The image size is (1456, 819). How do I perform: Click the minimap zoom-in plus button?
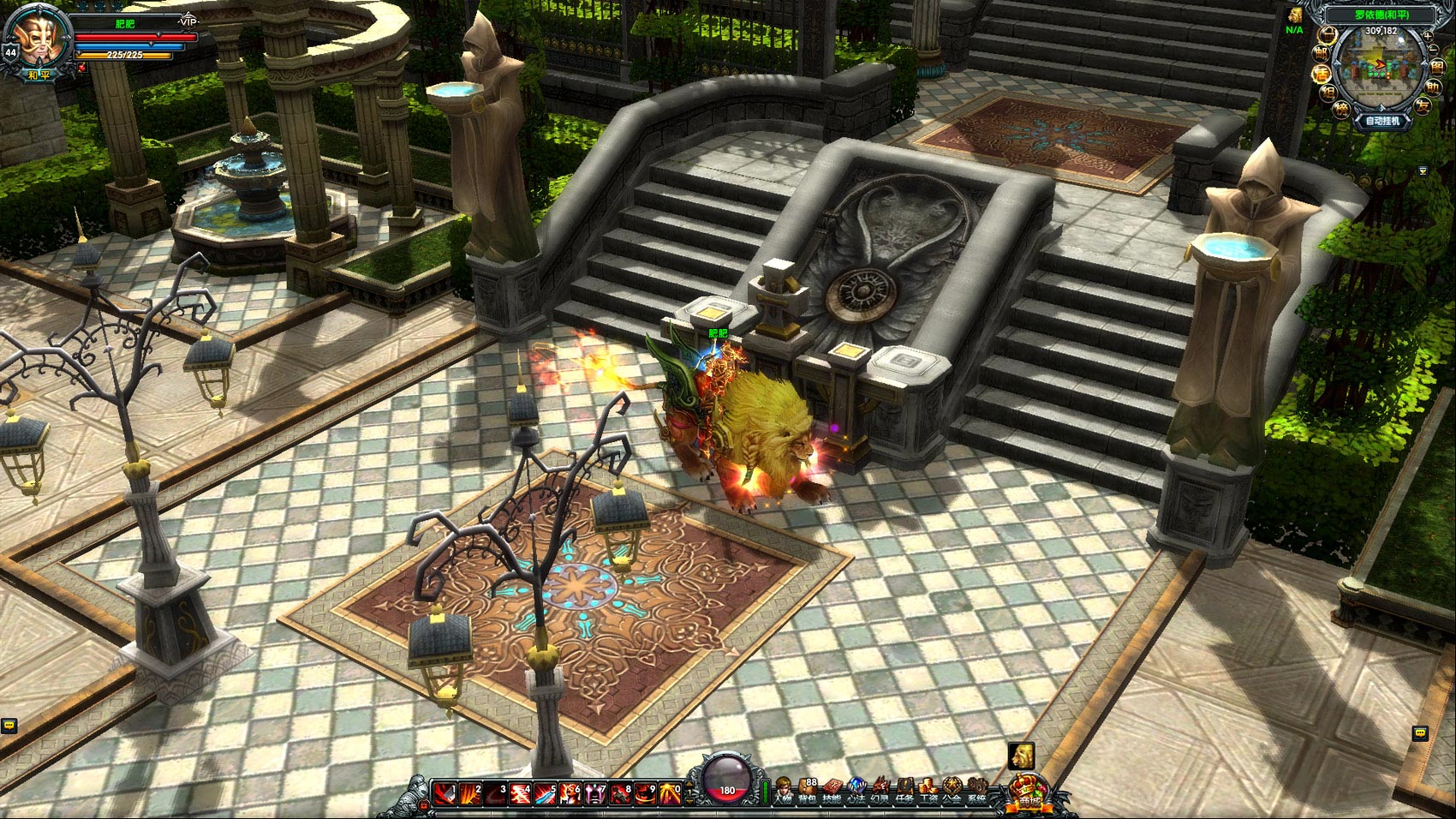1427,36
